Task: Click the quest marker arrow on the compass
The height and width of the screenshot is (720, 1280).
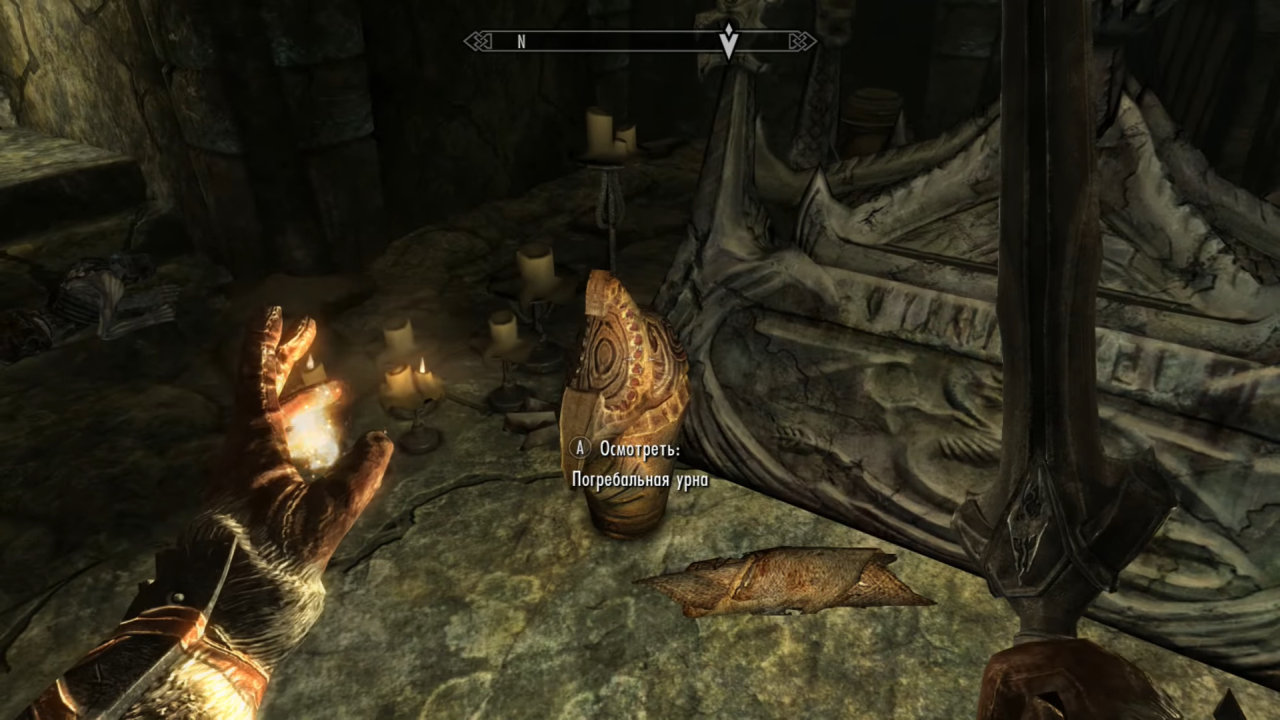Action: [x=730, y=41]
